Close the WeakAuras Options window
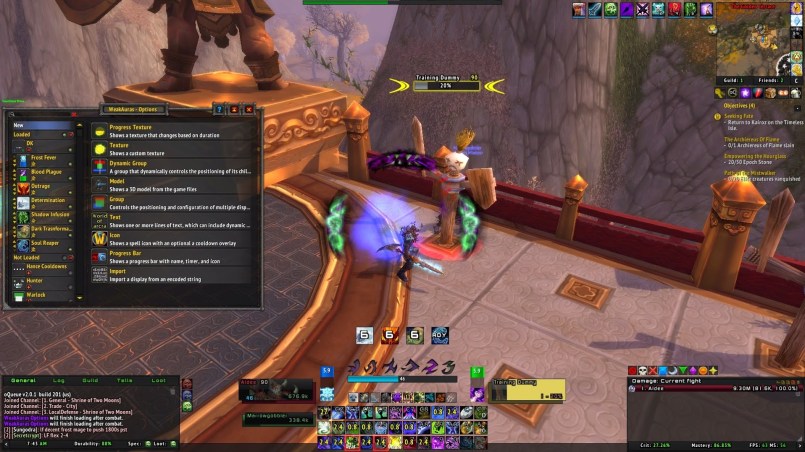The height and width of the screenshot is (452, 805). click(x=250, y=109)
